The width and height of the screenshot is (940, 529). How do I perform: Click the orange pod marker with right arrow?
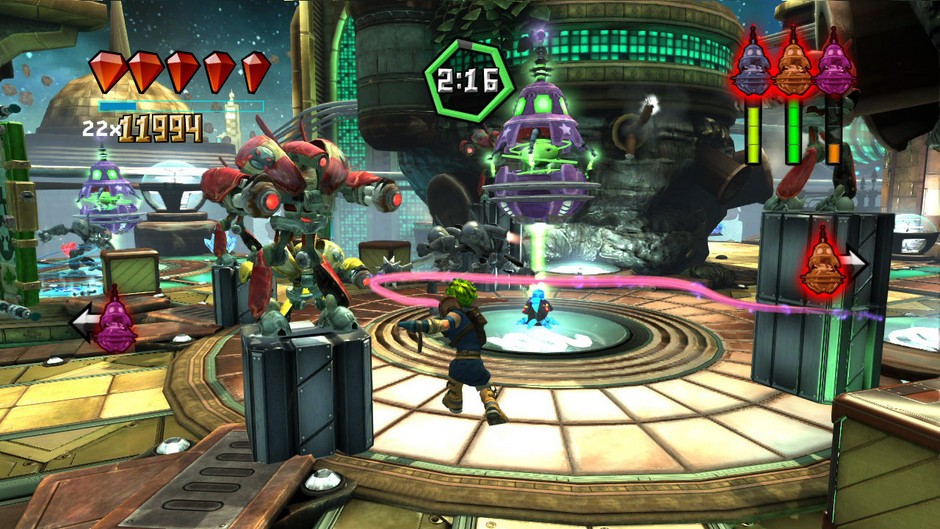coord(823,263)
